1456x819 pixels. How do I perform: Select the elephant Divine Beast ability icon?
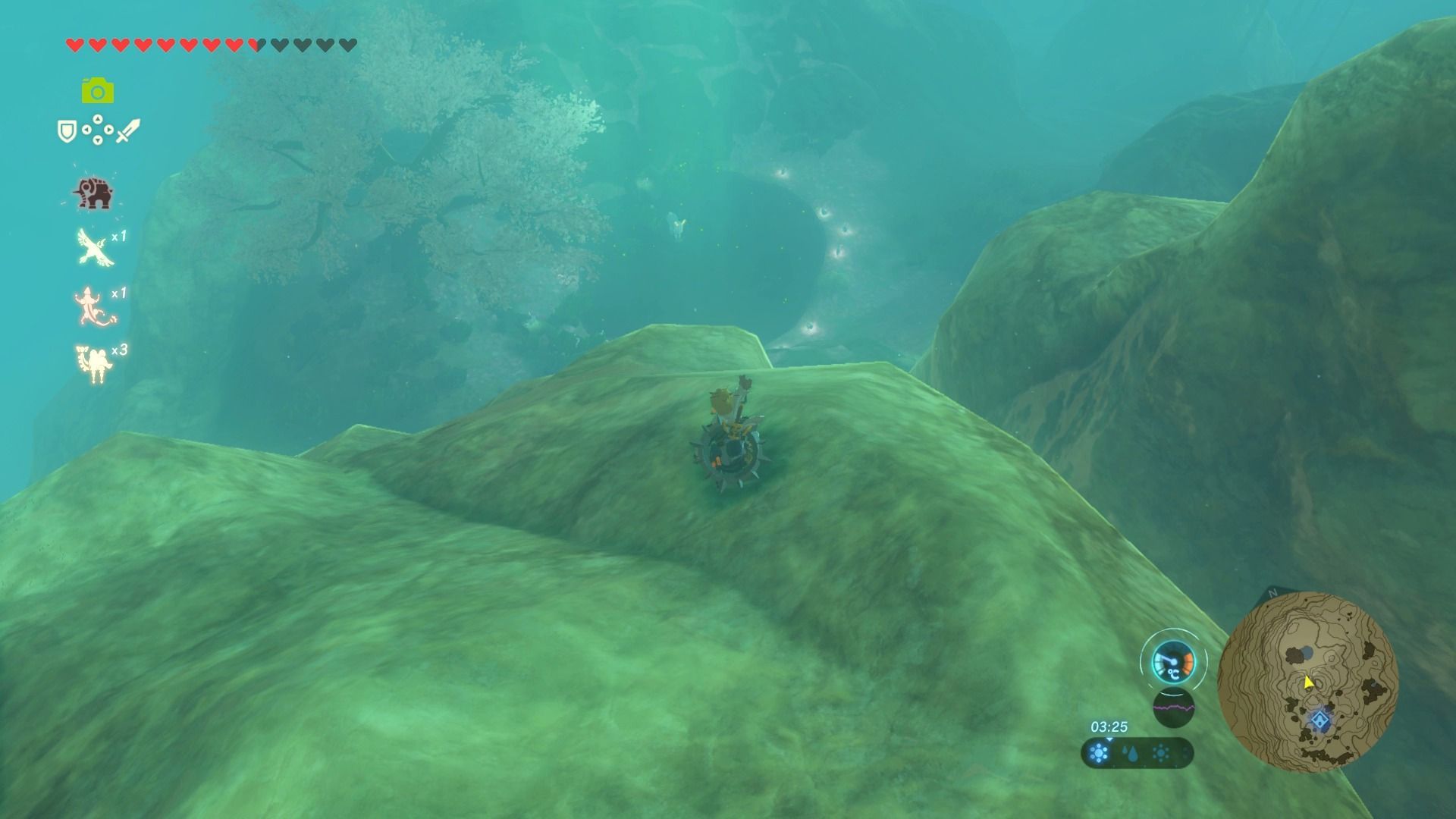click(93, 193)
